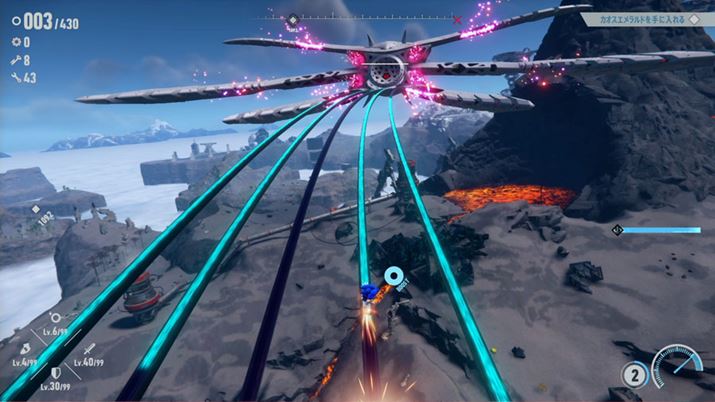The width and height of the screenshot is (715, 402).
Task: Click the compass bar's diamond marker
Action: [292, 19]
